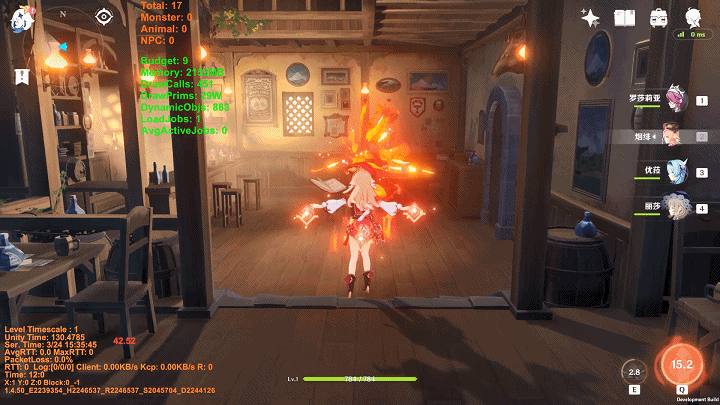Open the quest bookmark icon
The height and width of the screenshot is (405, 720).
22,76
